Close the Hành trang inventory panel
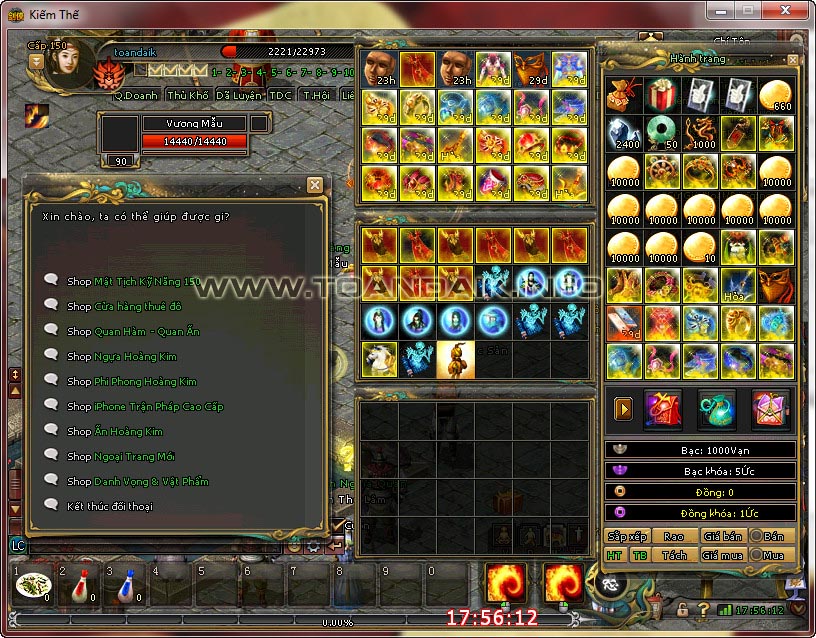The height and width of the screenshot is (638, 816). (793, 60)
